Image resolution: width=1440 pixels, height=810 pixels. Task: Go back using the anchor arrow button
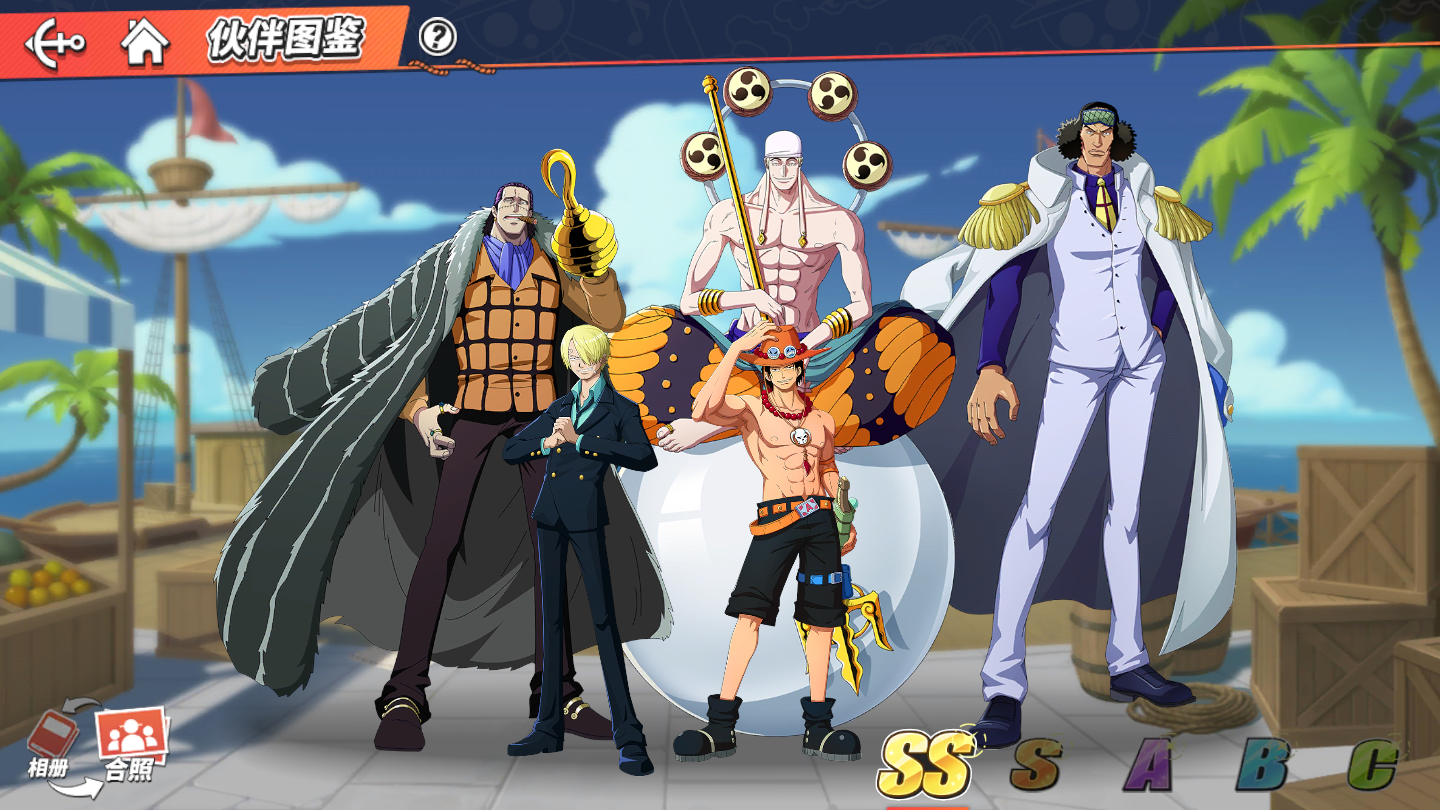pyautogui.click(x=55, y=43)
